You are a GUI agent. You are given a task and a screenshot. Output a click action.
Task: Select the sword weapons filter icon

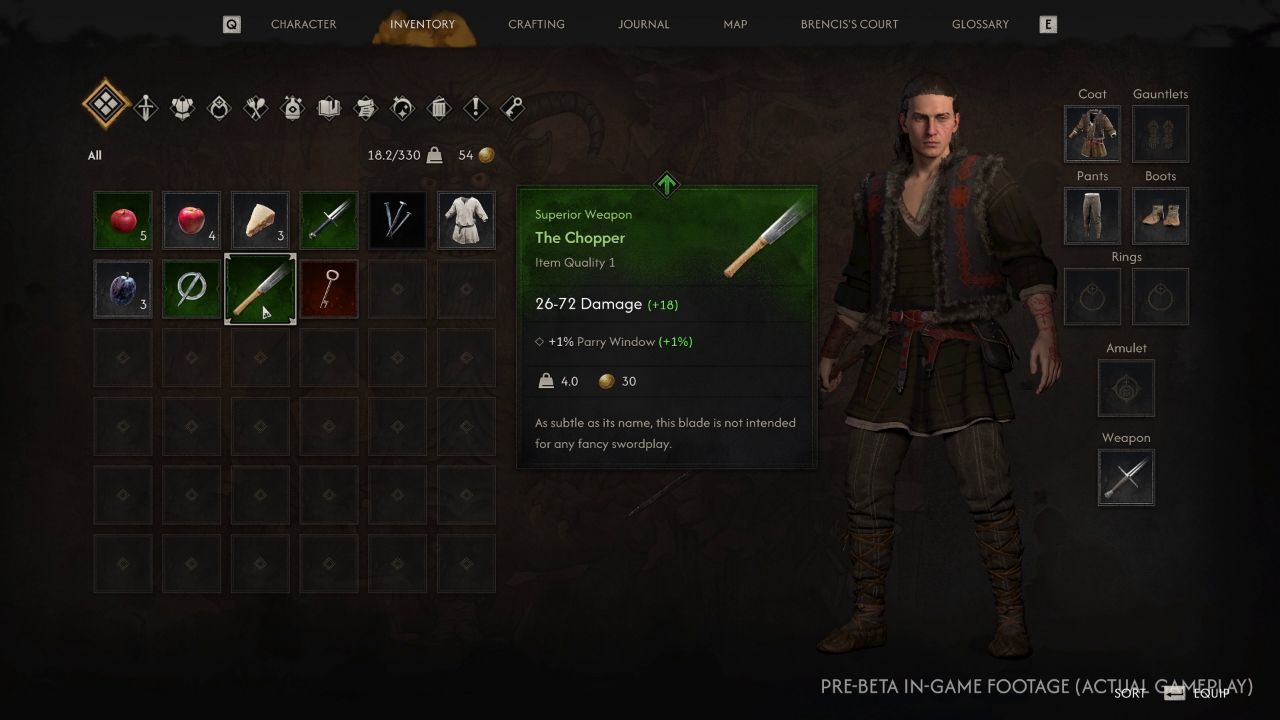click(x=145, y=108)
